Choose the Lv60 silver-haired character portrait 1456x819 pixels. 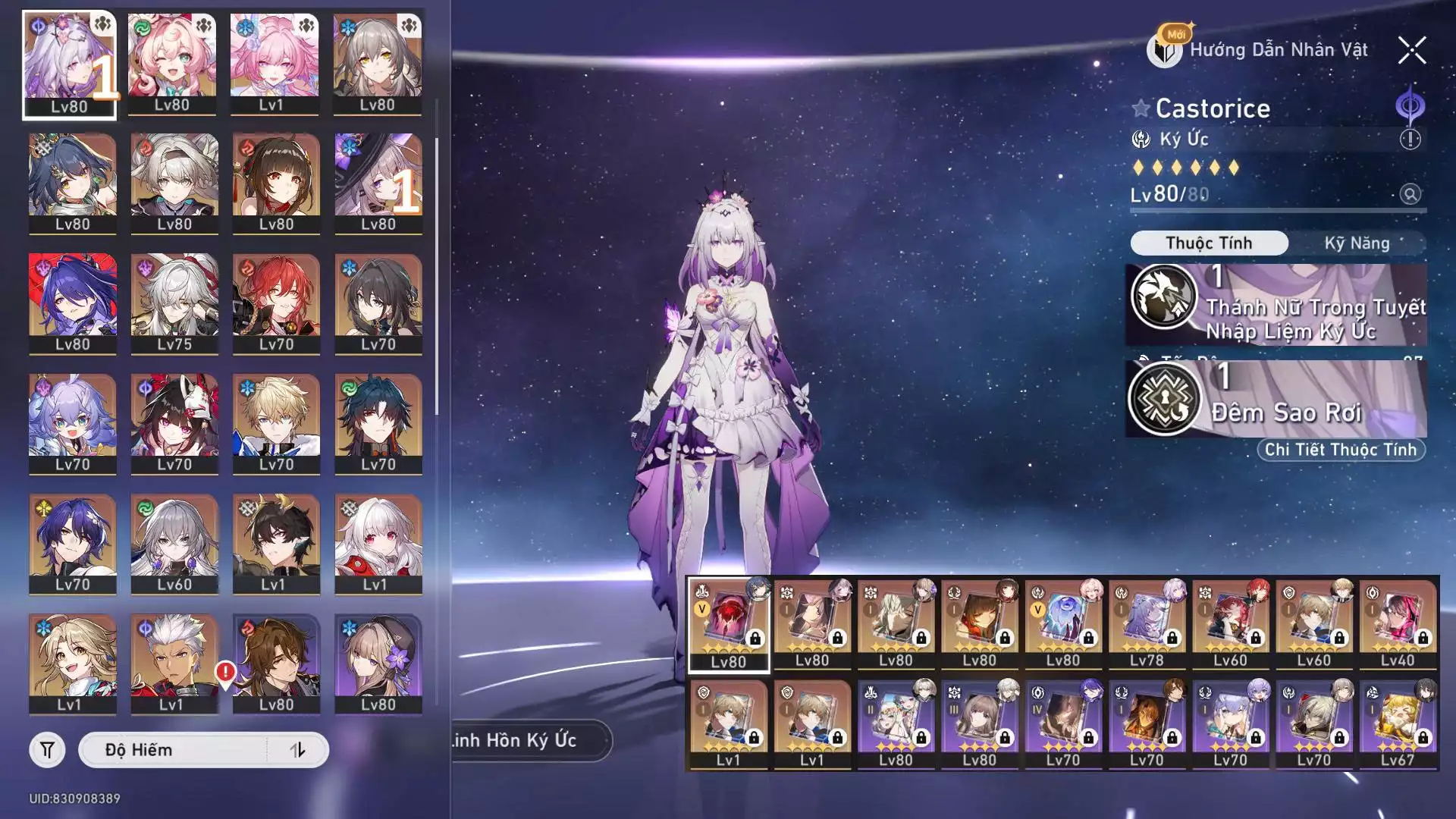[174, 544]
